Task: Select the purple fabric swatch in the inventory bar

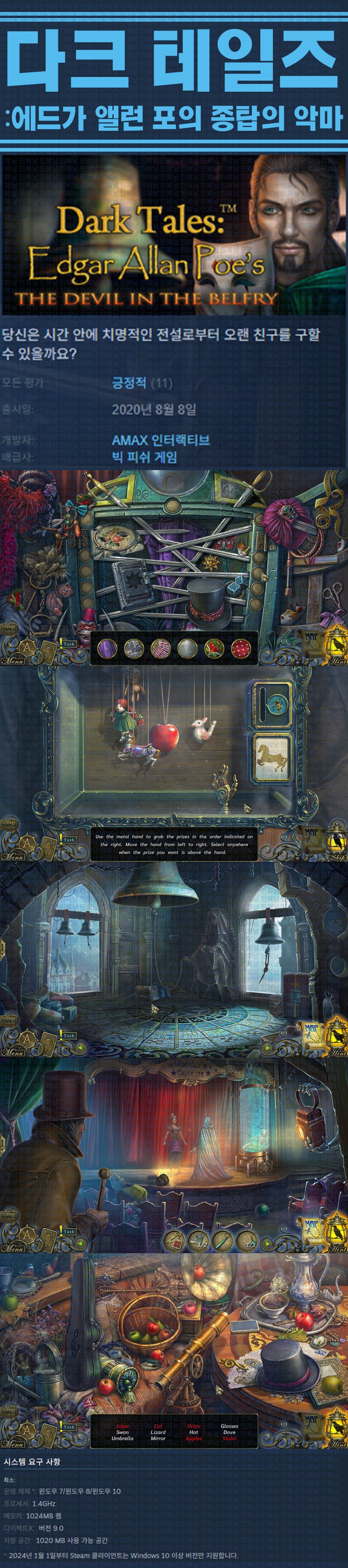Action: tap(107, 648)
